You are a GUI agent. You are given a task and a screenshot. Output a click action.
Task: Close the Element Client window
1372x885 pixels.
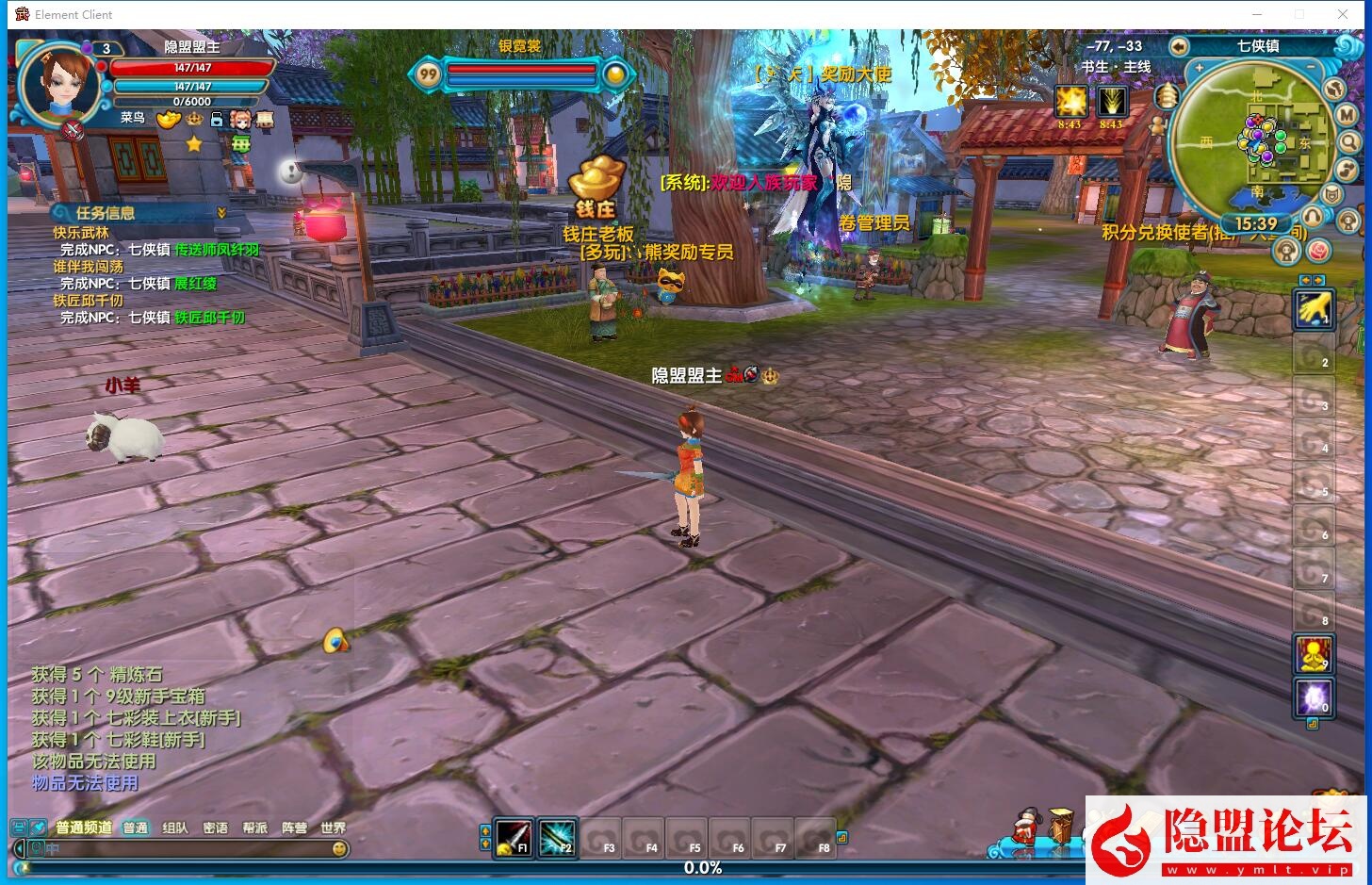[x=1343, y=14]
